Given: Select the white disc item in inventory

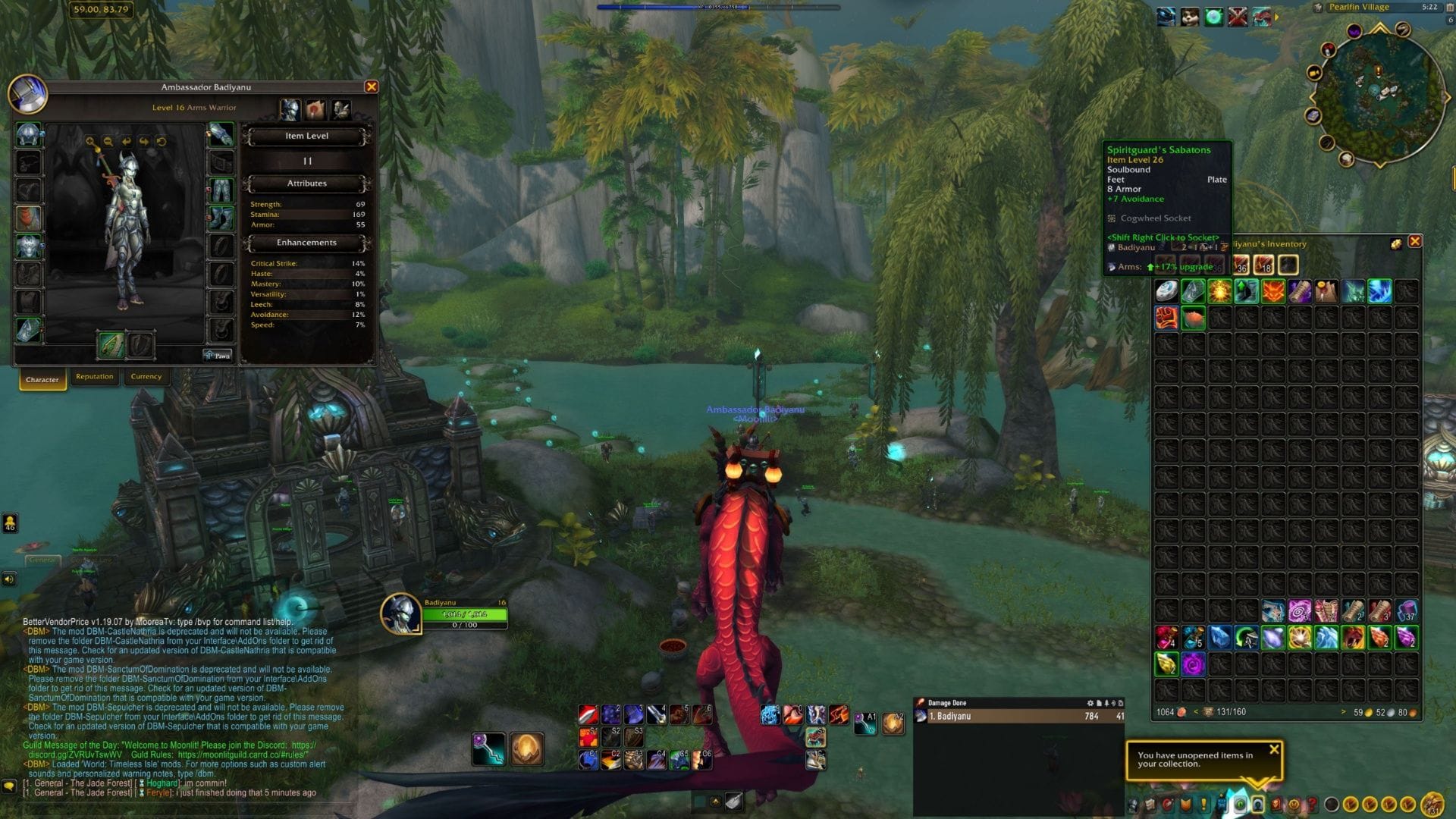Looking at the screenshot, I should point(1166,291).
